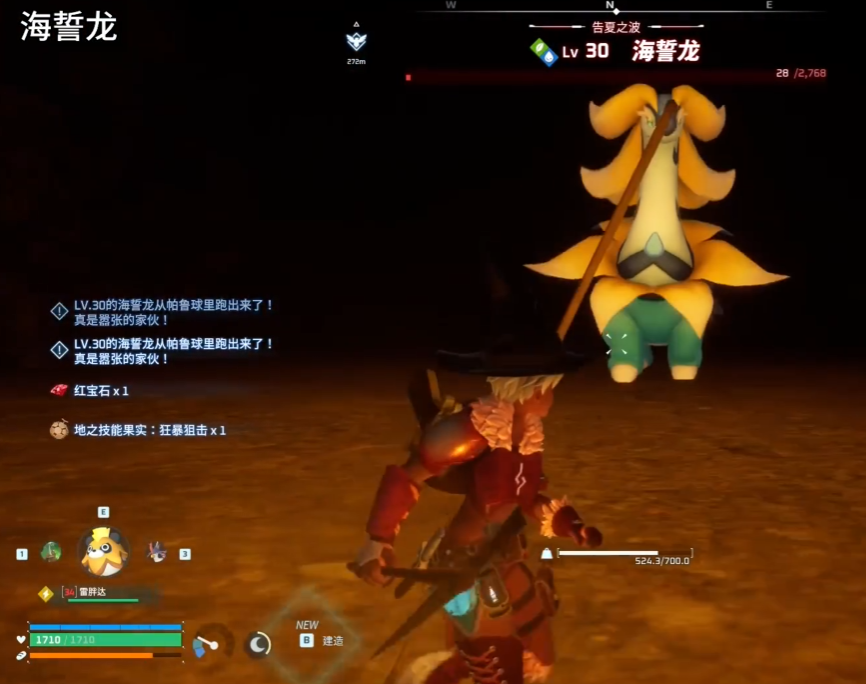Click the compass waypoint marker showing 272m

tap(356, 41)
